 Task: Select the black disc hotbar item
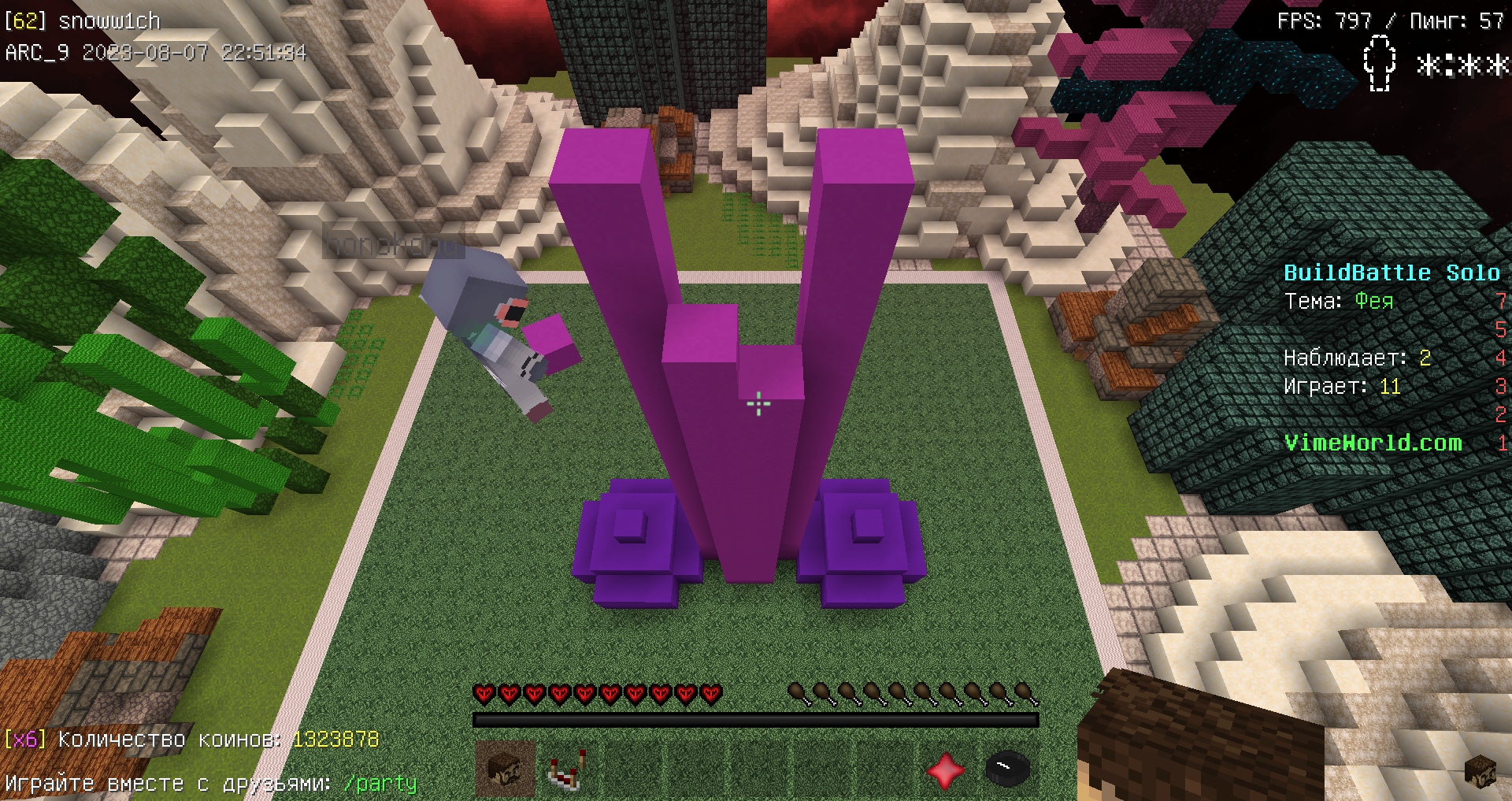(x=1007, y=769)
